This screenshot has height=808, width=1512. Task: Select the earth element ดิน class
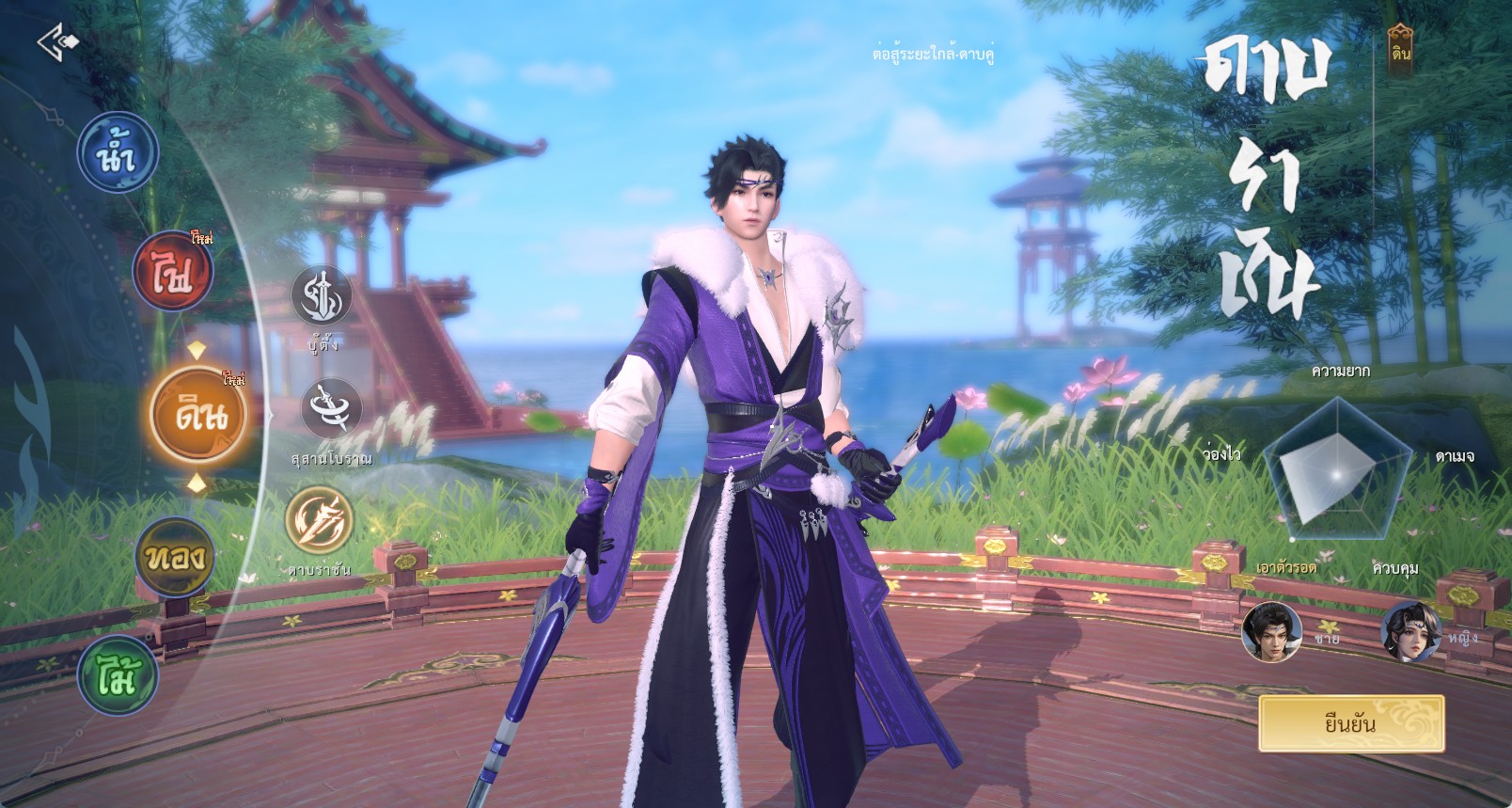click(198, 414)
